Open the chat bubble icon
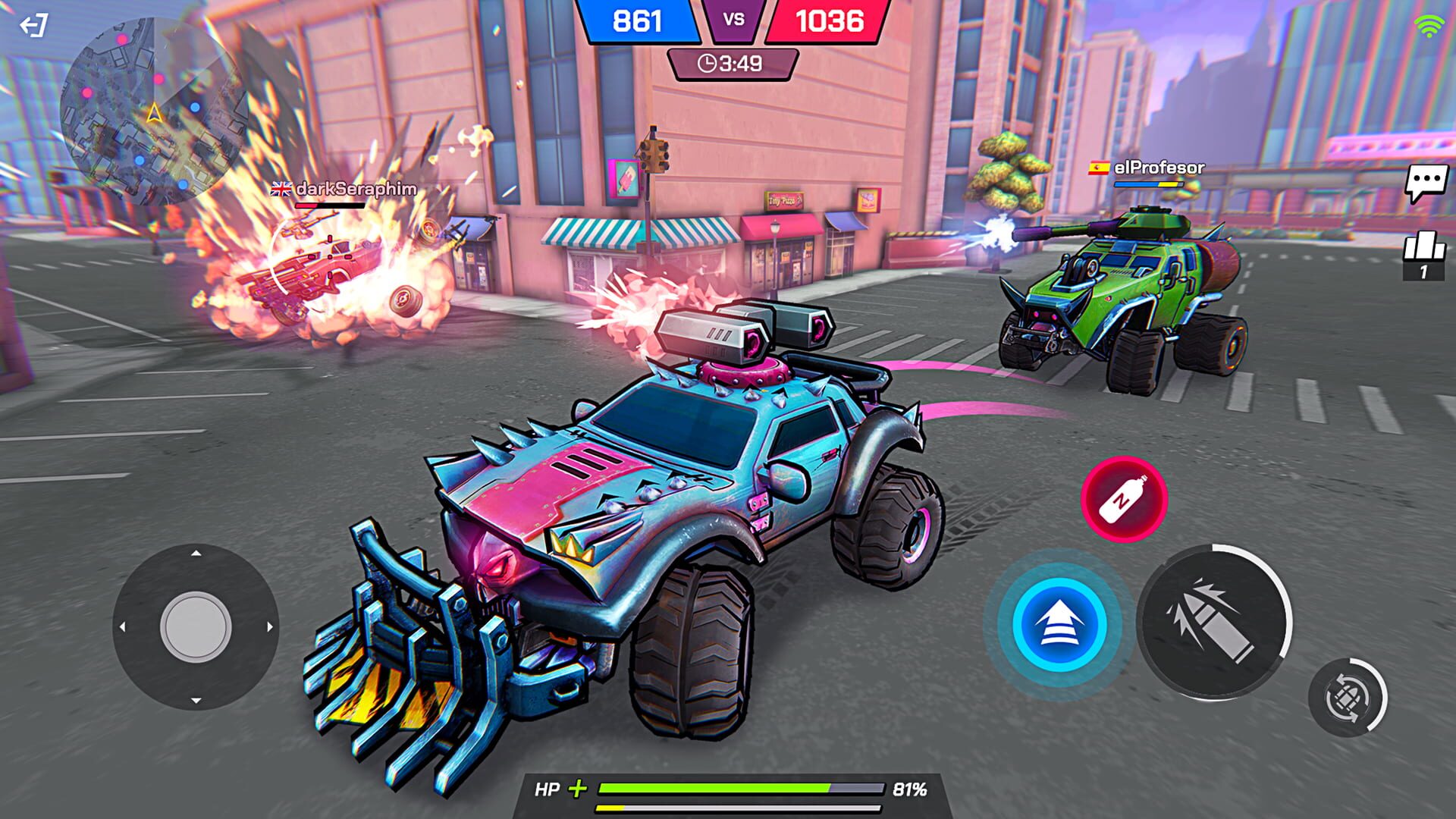1456x819 pixels. pos(1428,180)
